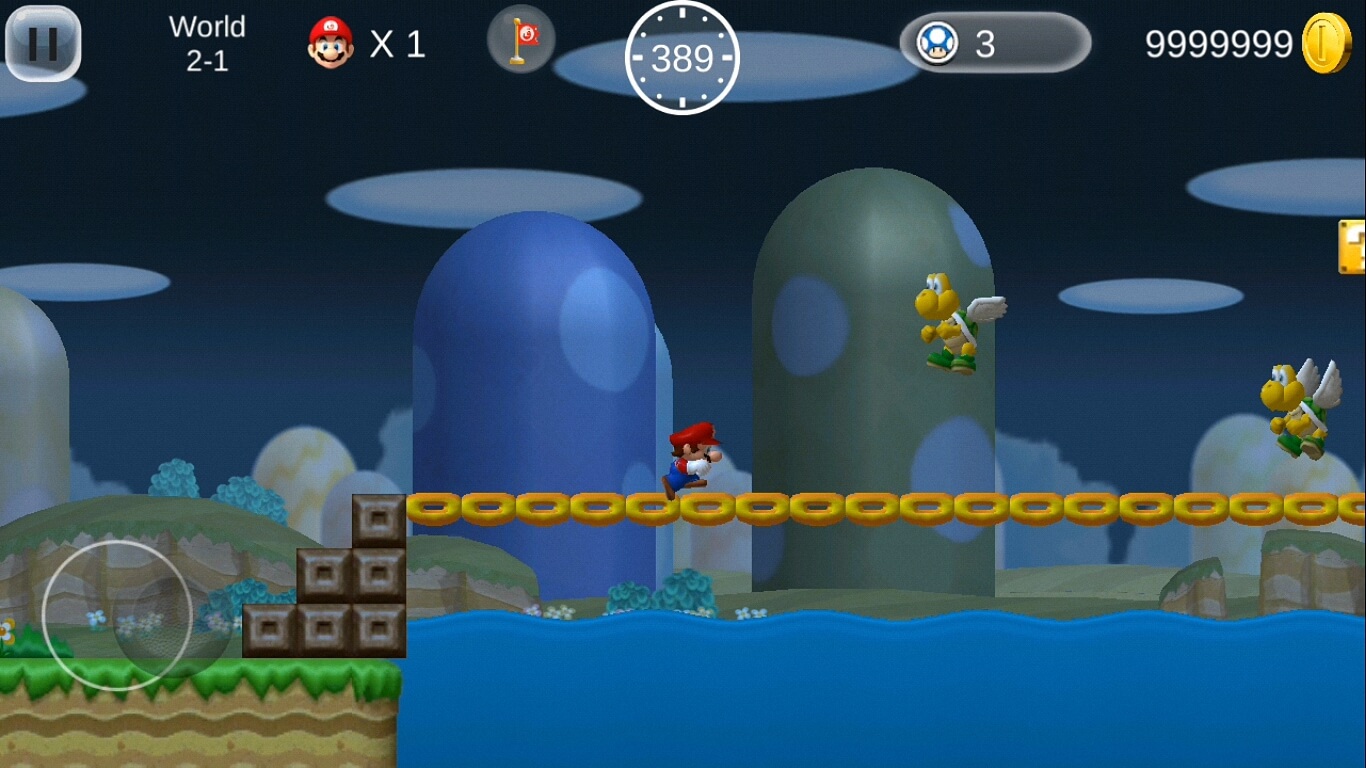Select the red checkpoint flag icon
This screenshot has width=1366, height=768.
click(x=520, y=41)
